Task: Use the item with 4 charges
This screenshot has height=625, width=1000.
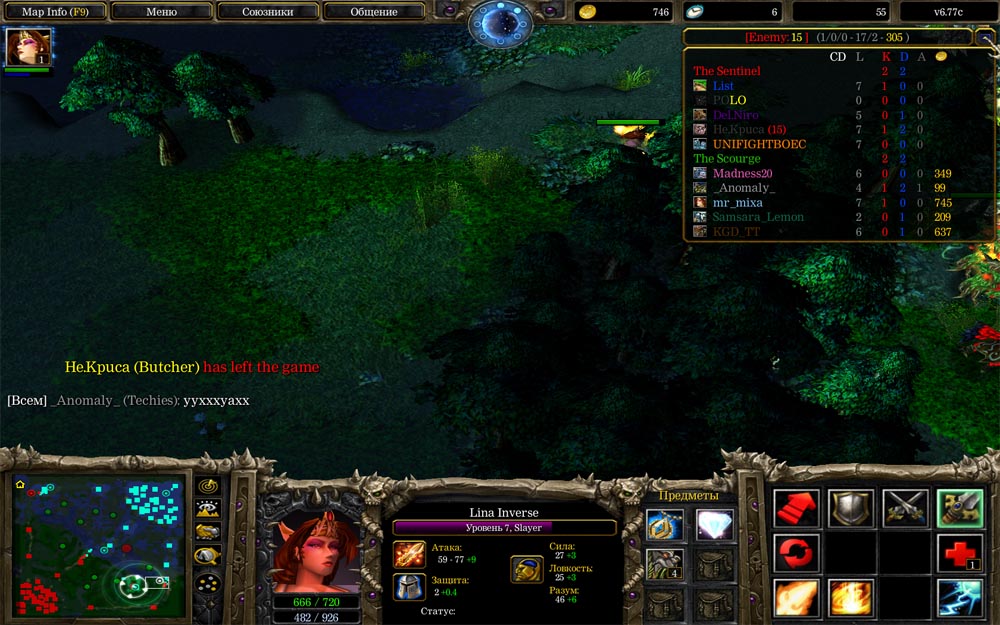Action: point(664,564)
